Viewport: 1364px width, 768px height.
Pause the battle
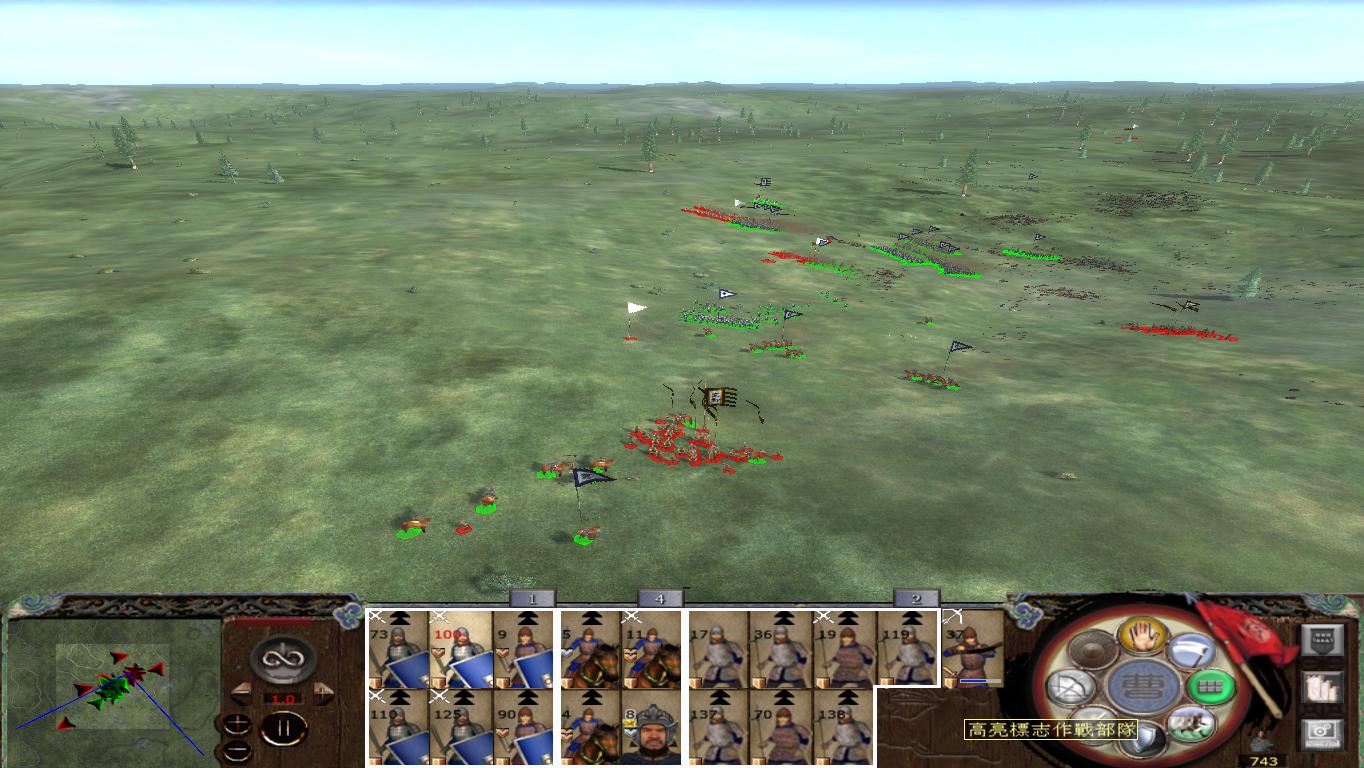[x=284, y=728]
